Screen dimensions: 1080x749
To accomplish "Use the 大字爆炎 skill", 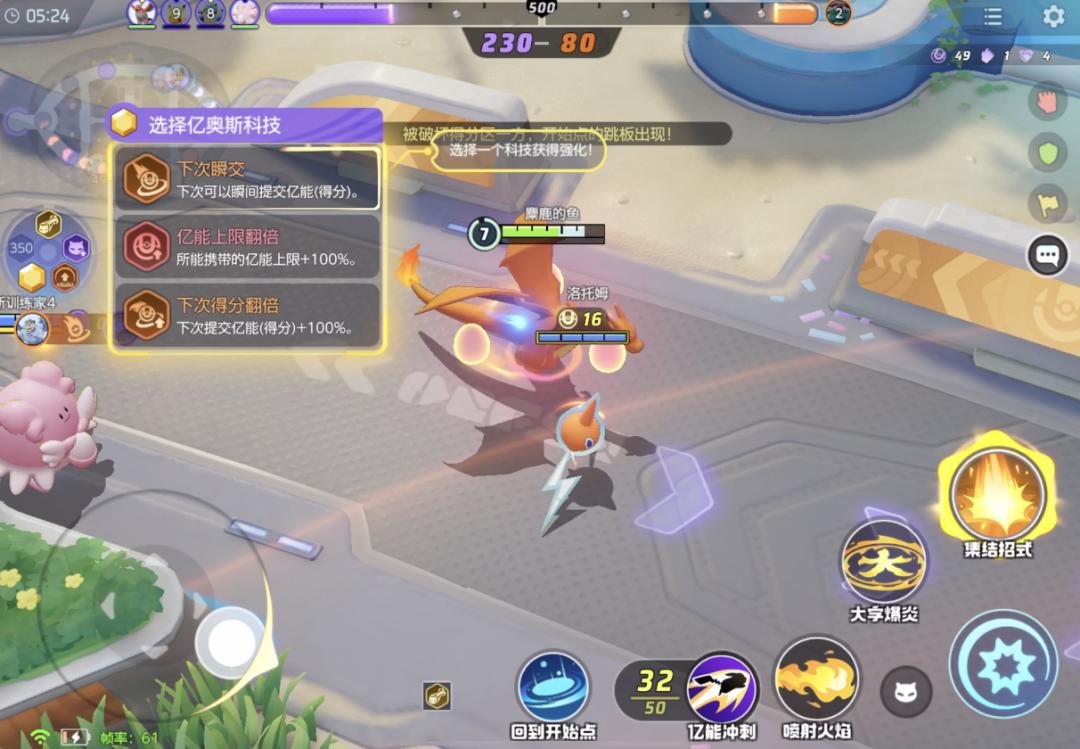I will tap(883, 562).
